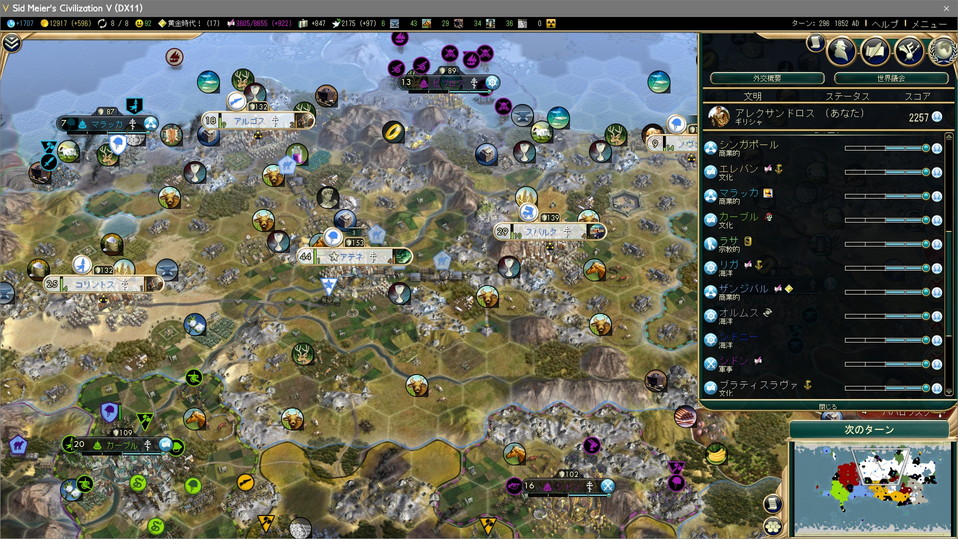The height and width of the screenshot is (539, 958).
Task: Open the hex grid map options button
Action: 772,526
